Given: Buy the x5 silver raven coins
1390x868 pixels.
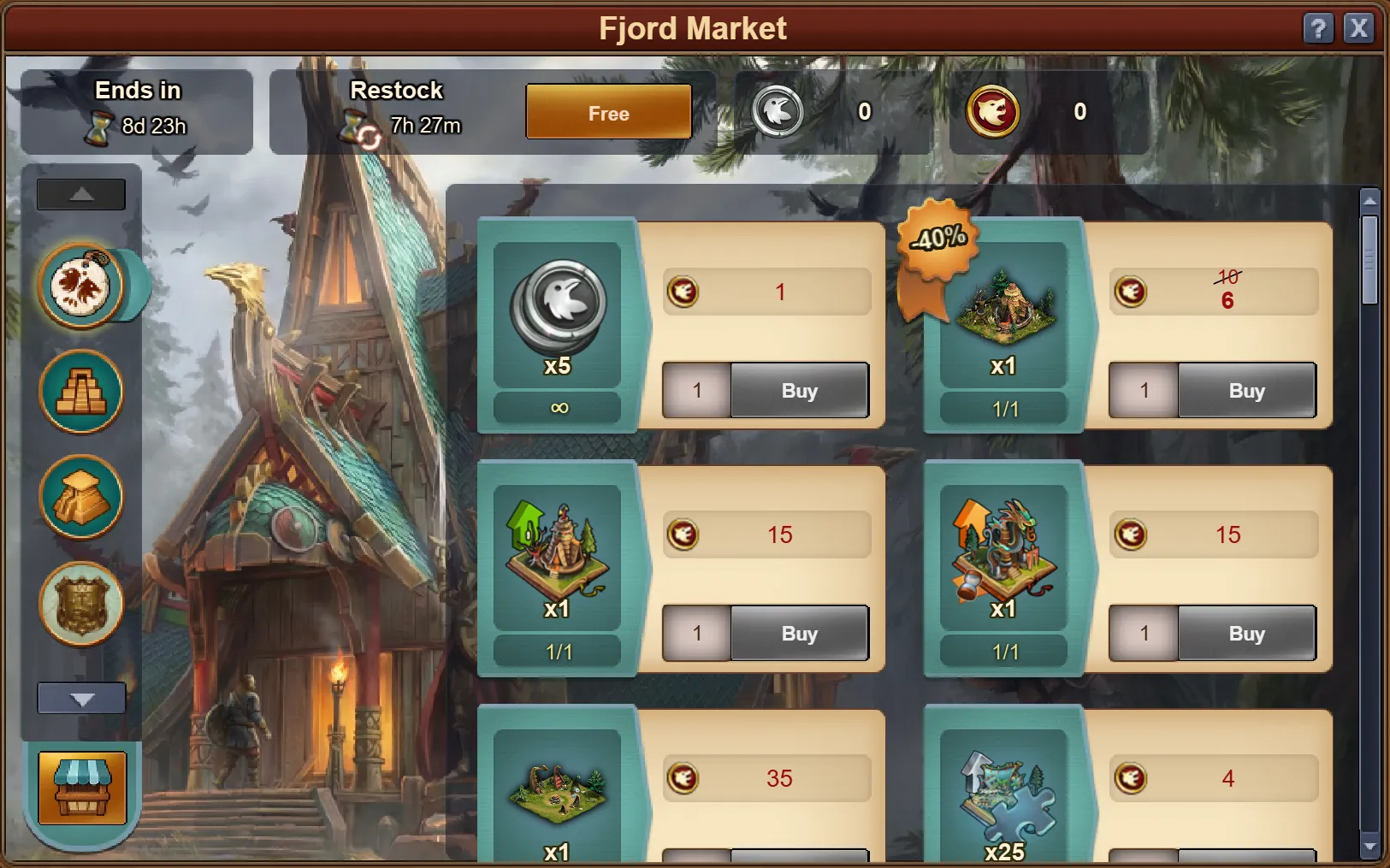Looking at the screenshot, I should click(x=799, y=391).
